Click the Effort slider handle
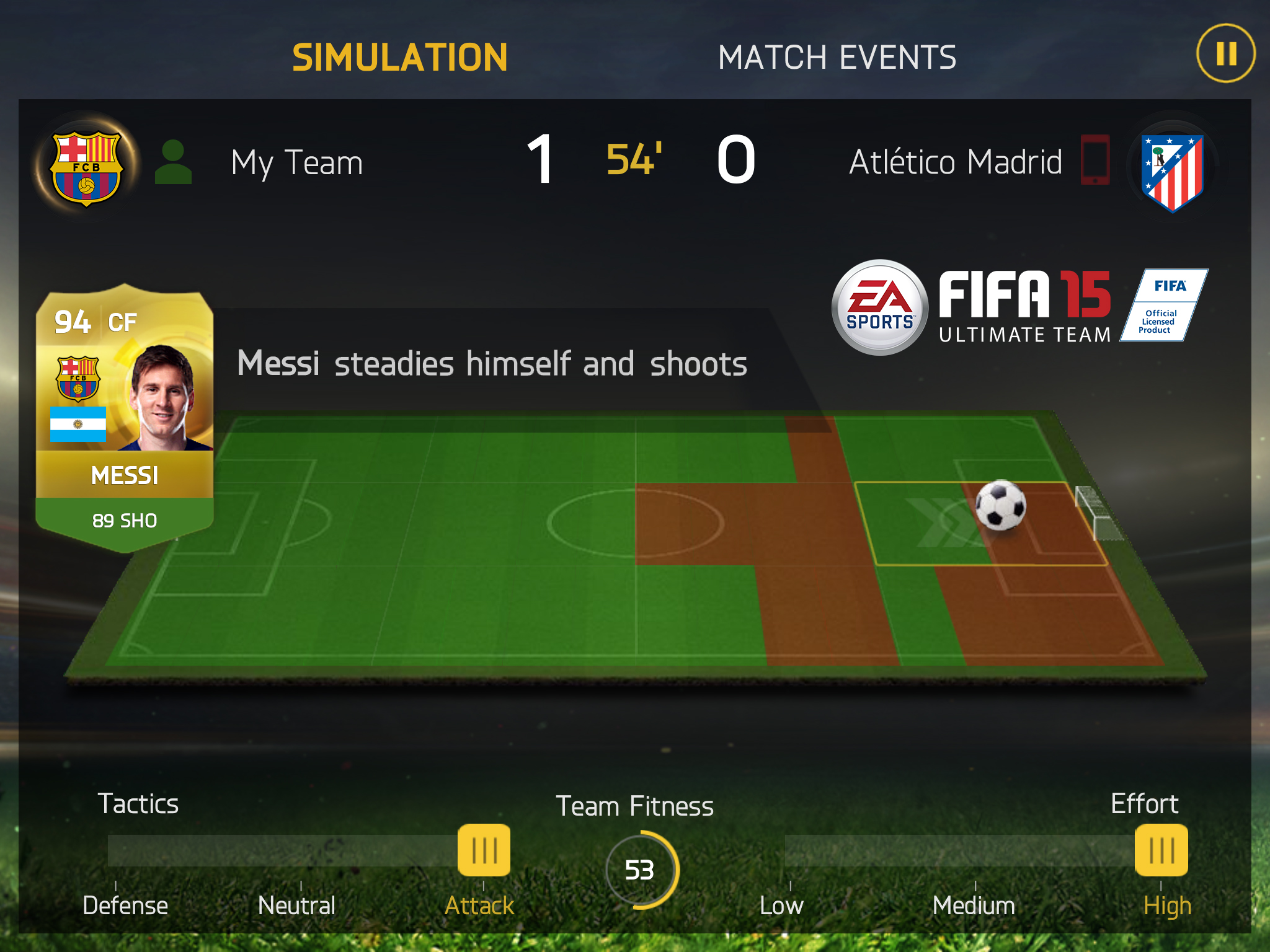 [x=1161, y=850]
